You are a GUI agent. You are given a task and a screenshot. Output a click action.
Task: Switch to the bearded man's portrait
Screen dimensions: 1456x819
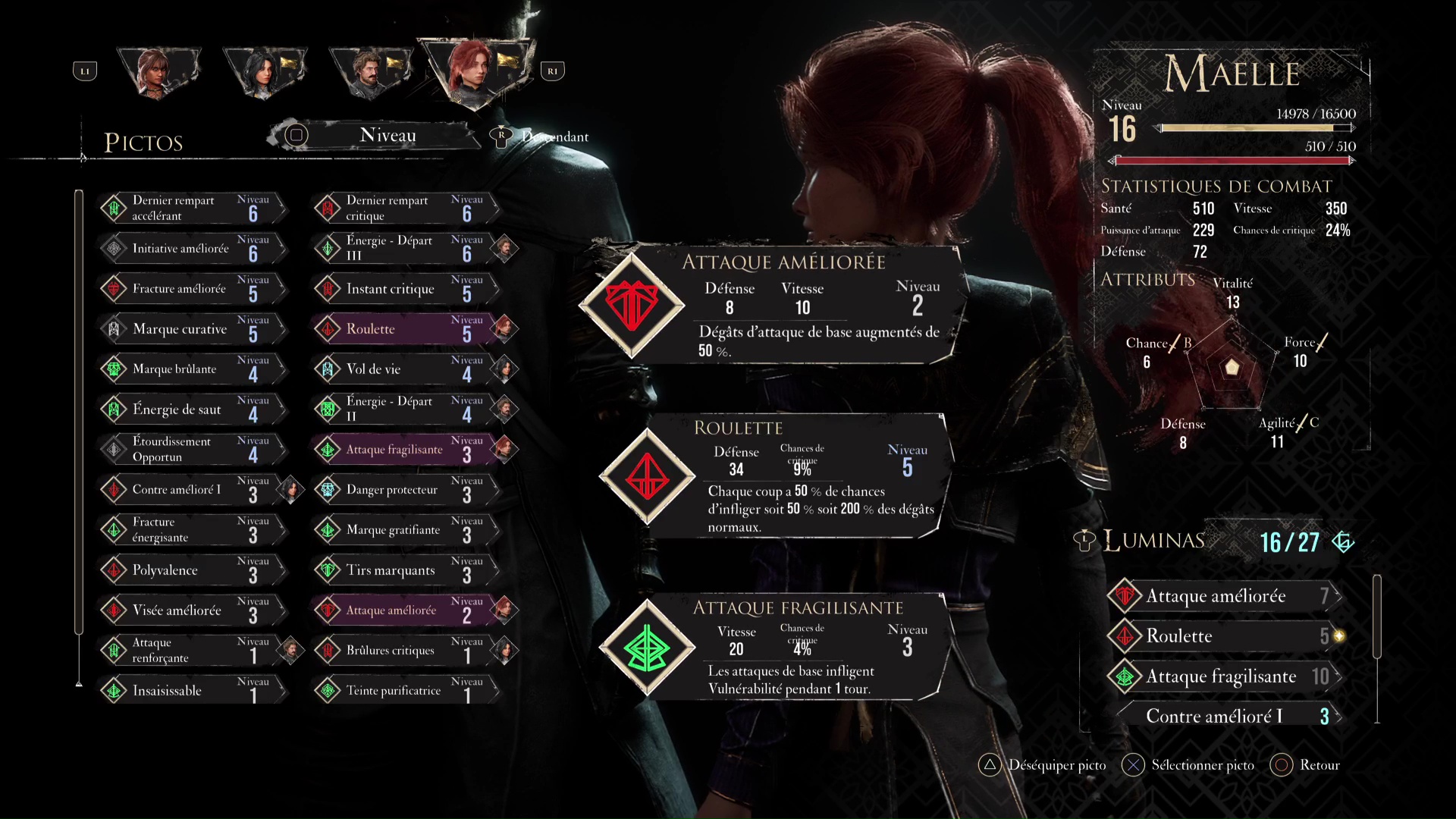point(369,72)
